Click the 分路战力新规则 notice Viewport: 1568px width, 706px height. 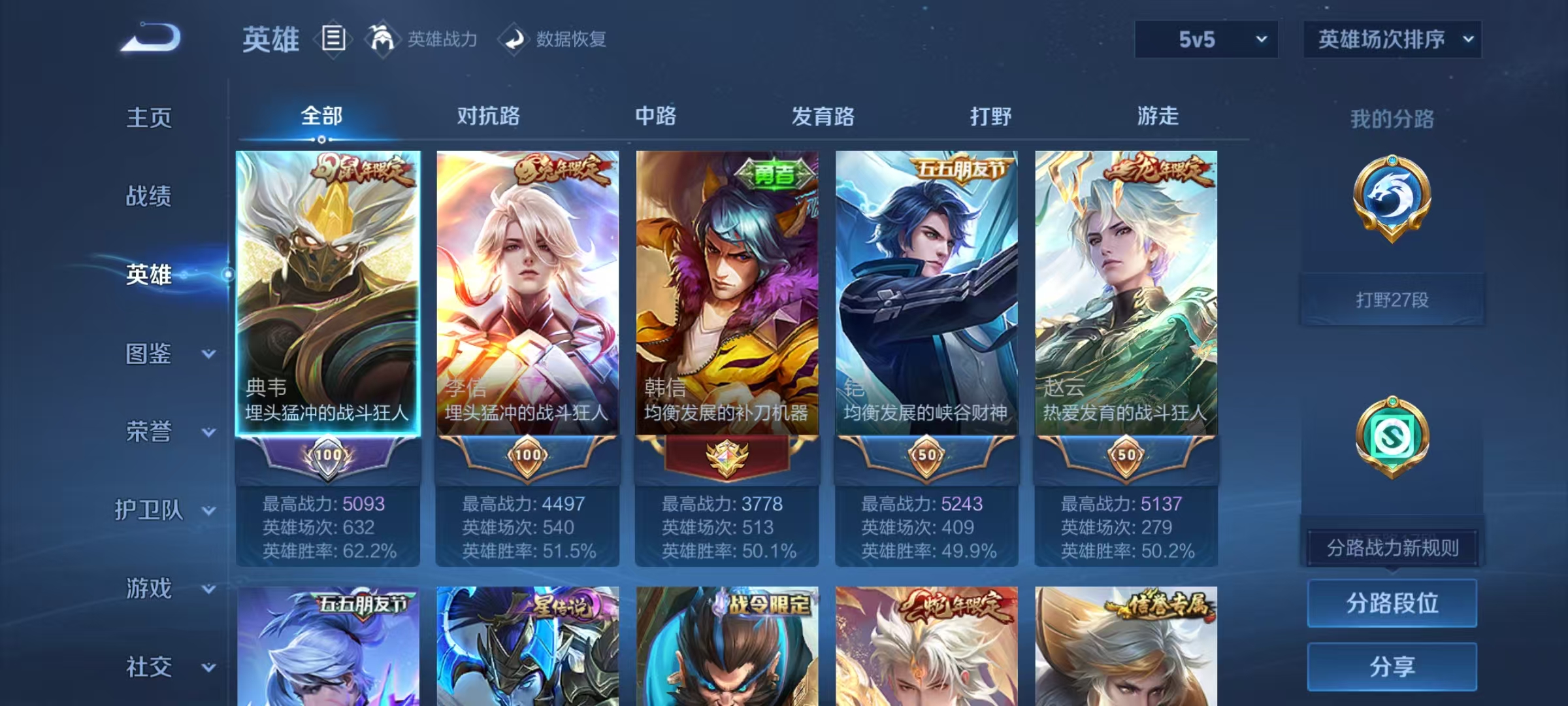(x=1394, y=548)
